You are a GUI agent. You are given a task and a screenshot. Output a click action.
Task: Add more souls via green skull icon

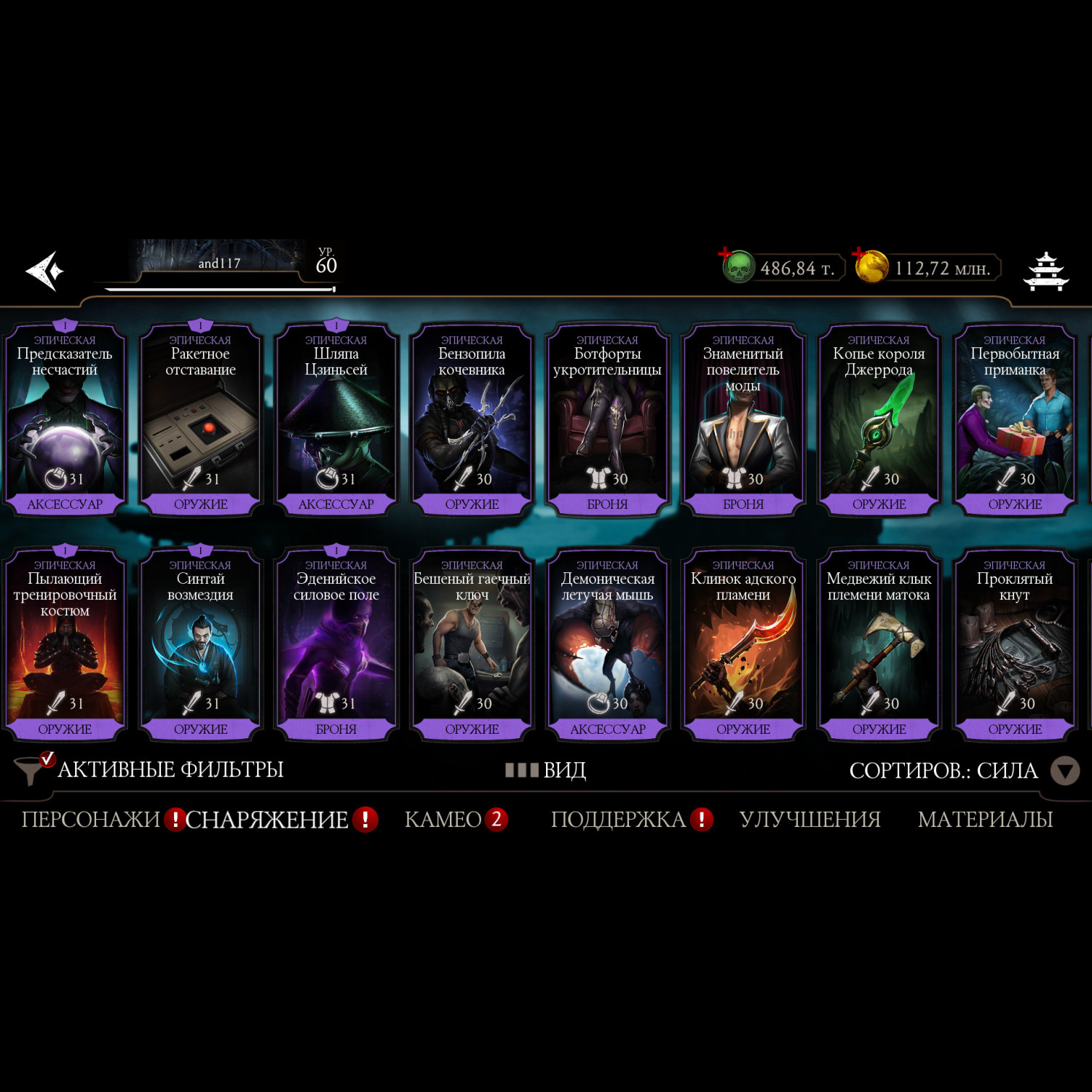pos(737,266)
